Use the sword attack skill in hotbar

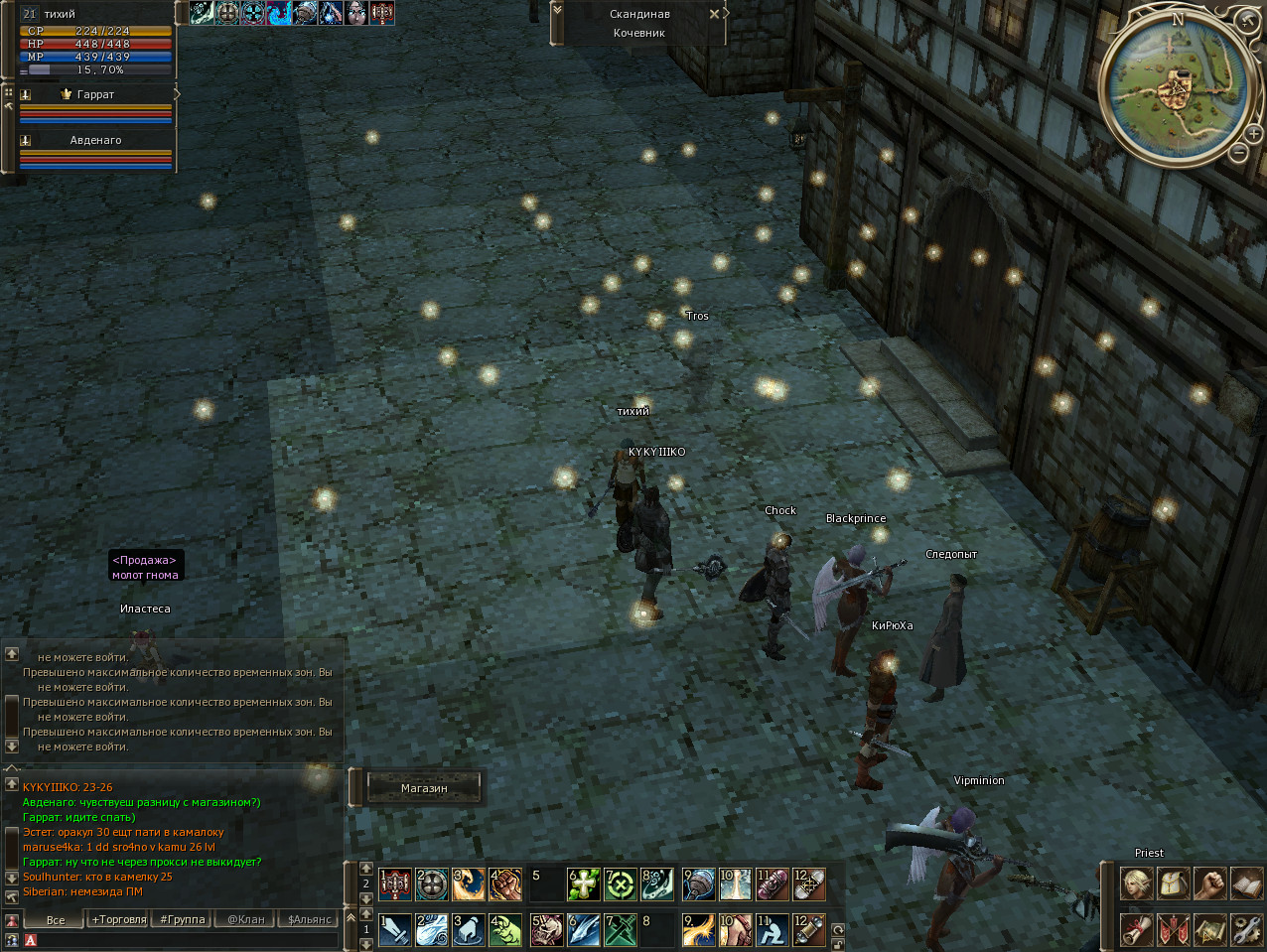click(395, 930)
